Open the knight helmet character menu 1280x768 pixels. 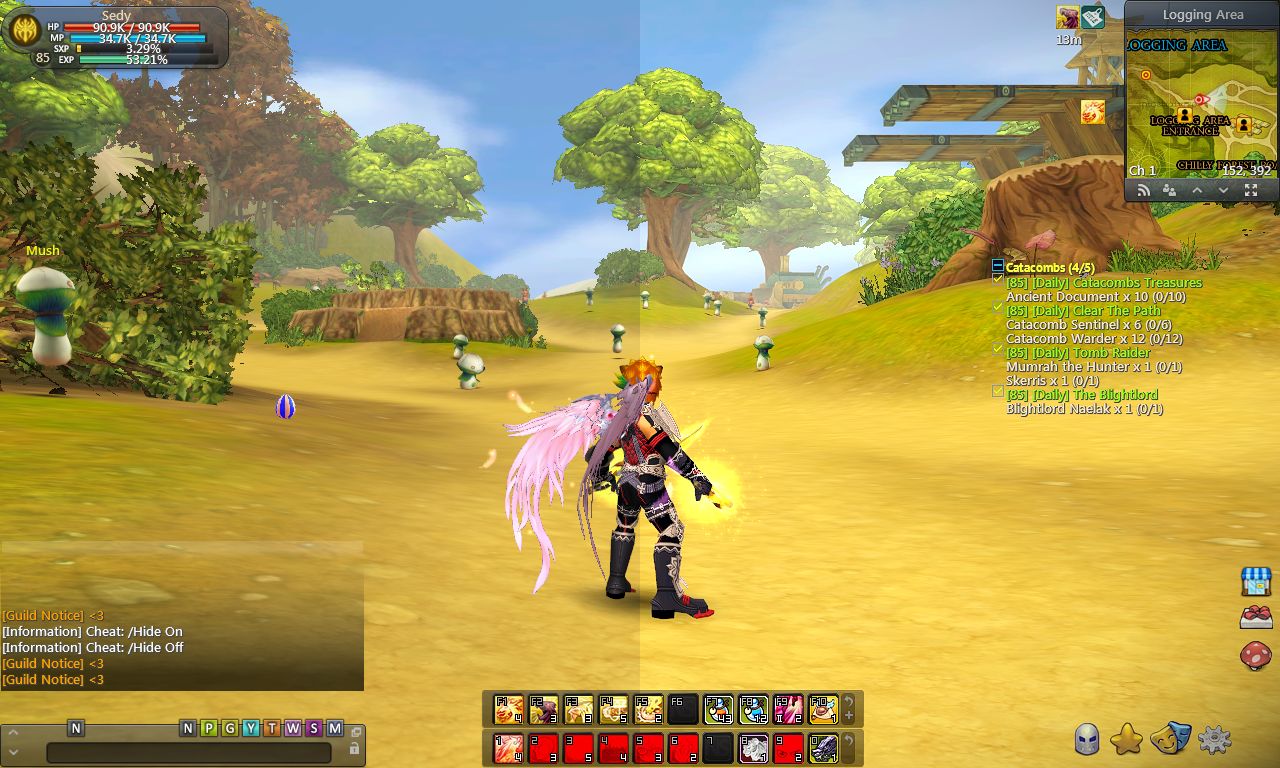pos(1087,739)
